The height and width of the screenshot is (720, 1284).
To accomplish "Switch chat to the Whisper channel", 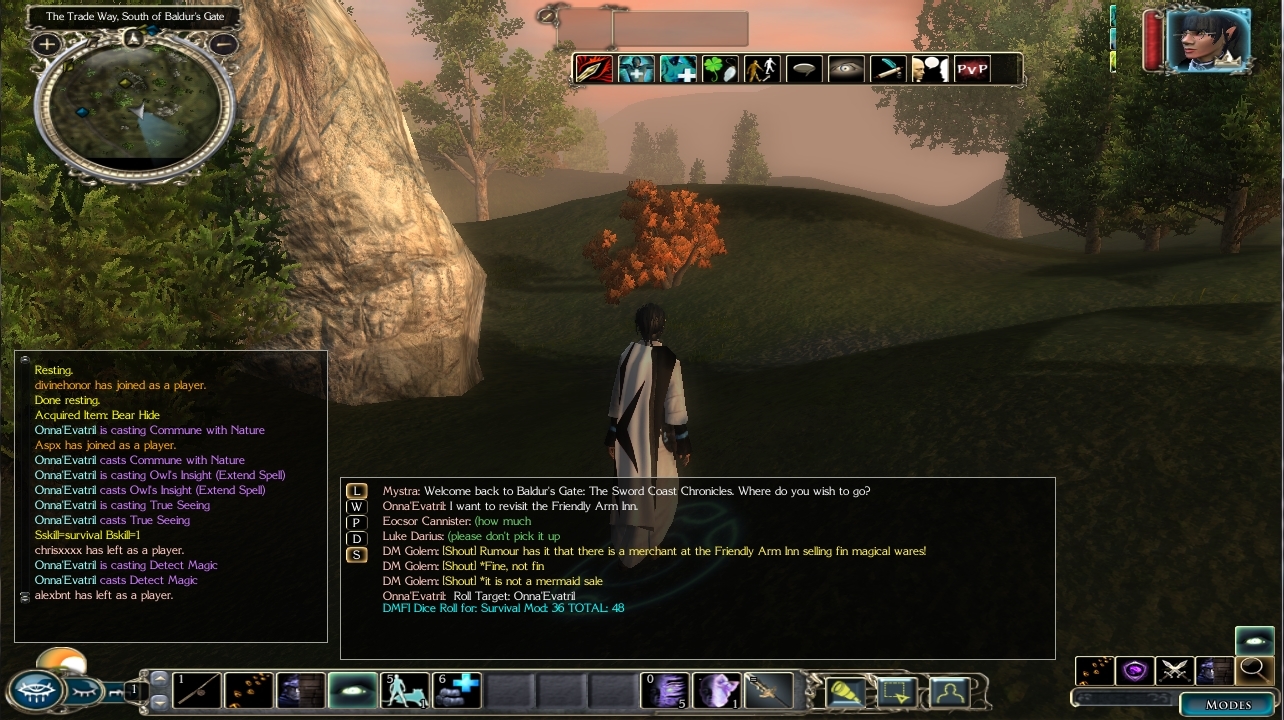I will pyautogui.click(x=356, y=507).
